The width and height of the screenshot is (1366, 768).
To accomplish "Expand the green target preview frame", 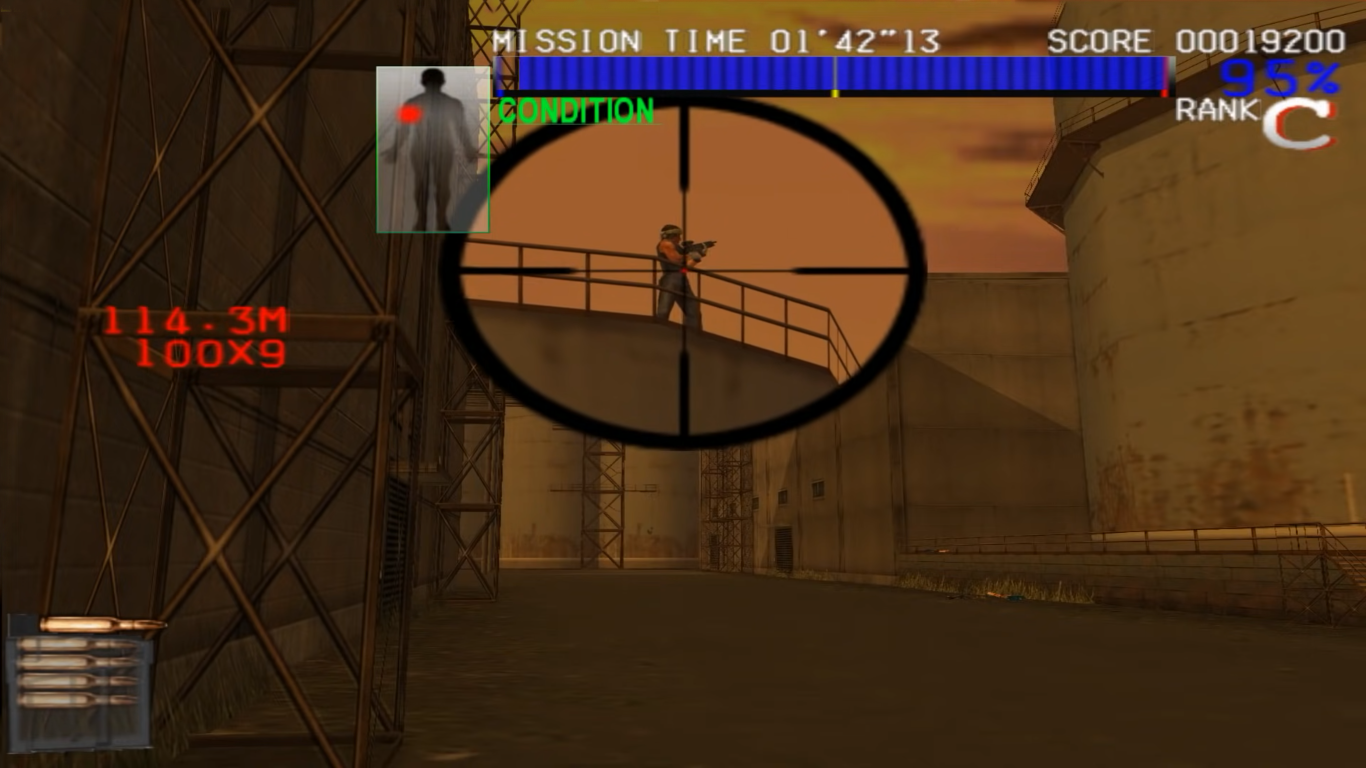I will coord(433,150).
